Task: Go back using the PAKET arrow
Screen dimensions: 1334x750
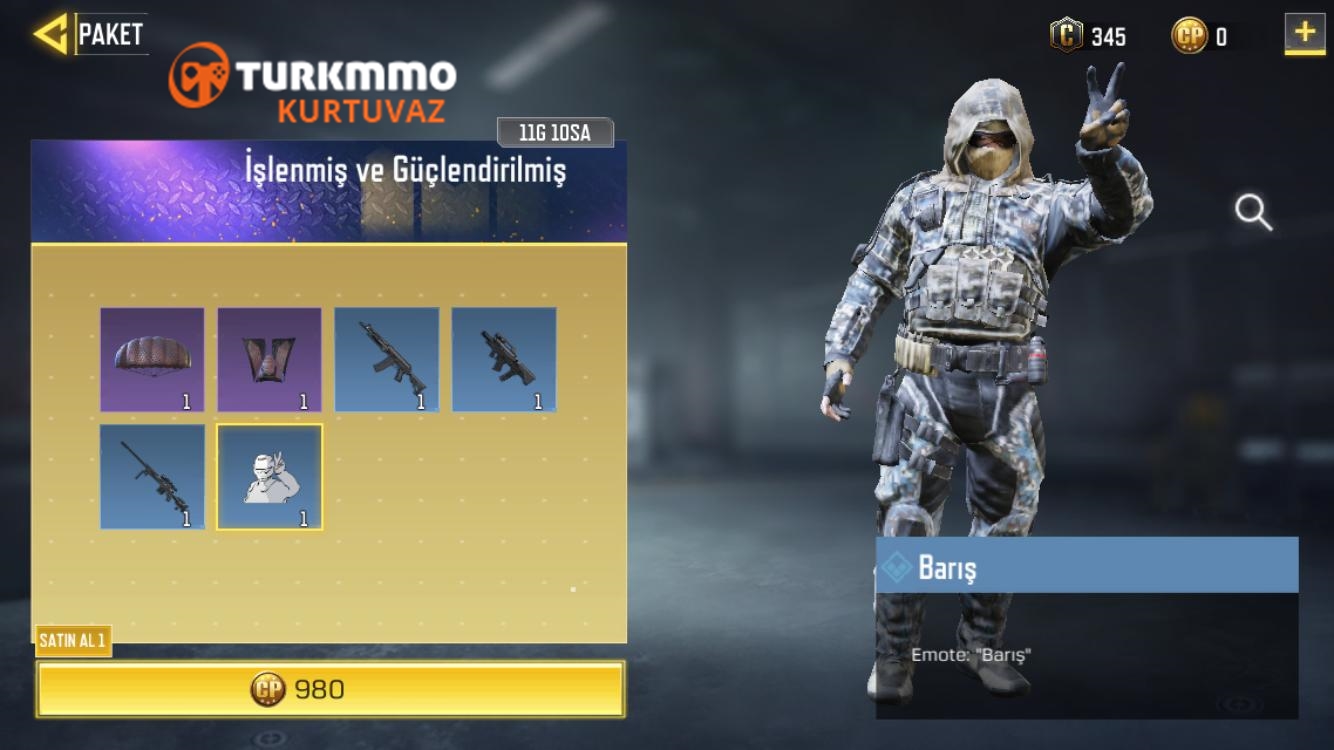Action: click(x=50, y=34)
